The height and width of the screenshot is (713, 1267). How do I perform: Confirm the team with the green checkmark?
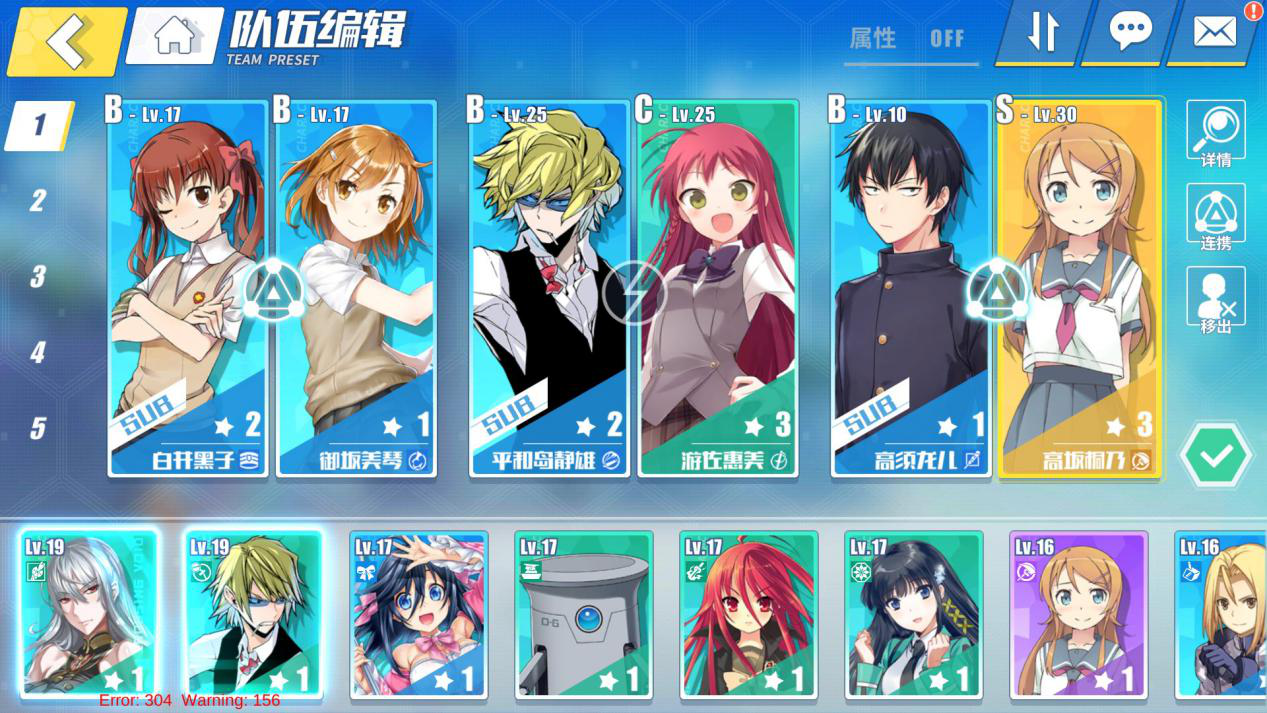tap(1216, 456)
